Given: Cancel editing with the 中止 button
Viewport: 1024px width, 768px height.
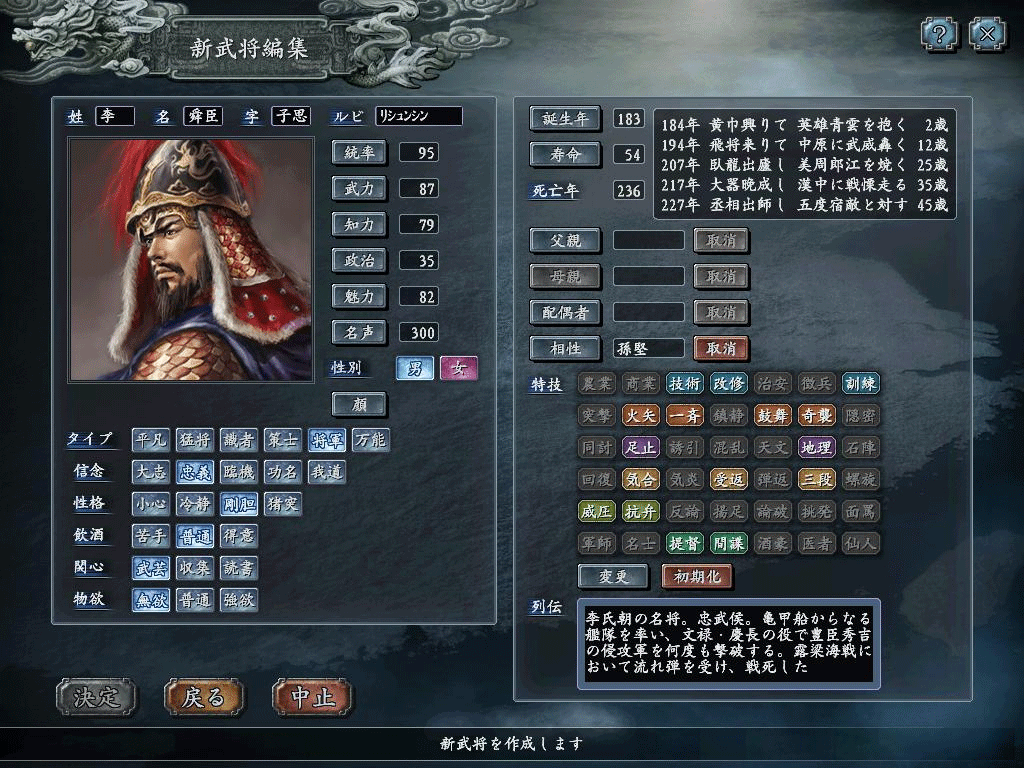Looking at the screenshot, I should [x=312, y=697].
